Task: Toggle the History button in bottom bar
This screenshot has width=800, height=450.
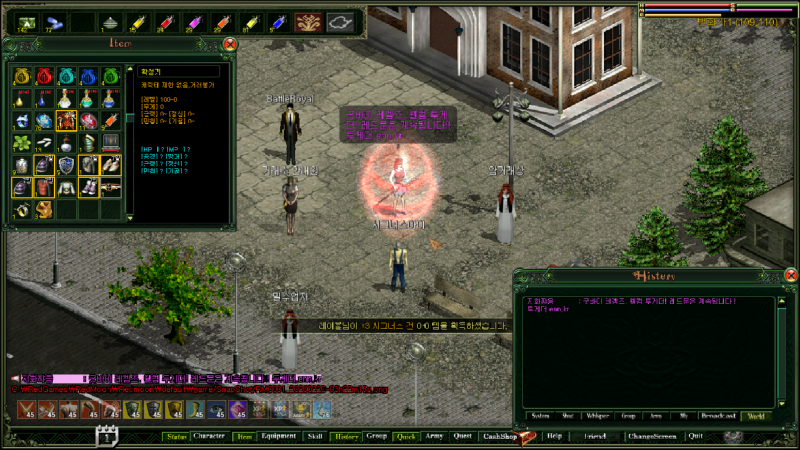Action: click(346, 437)
